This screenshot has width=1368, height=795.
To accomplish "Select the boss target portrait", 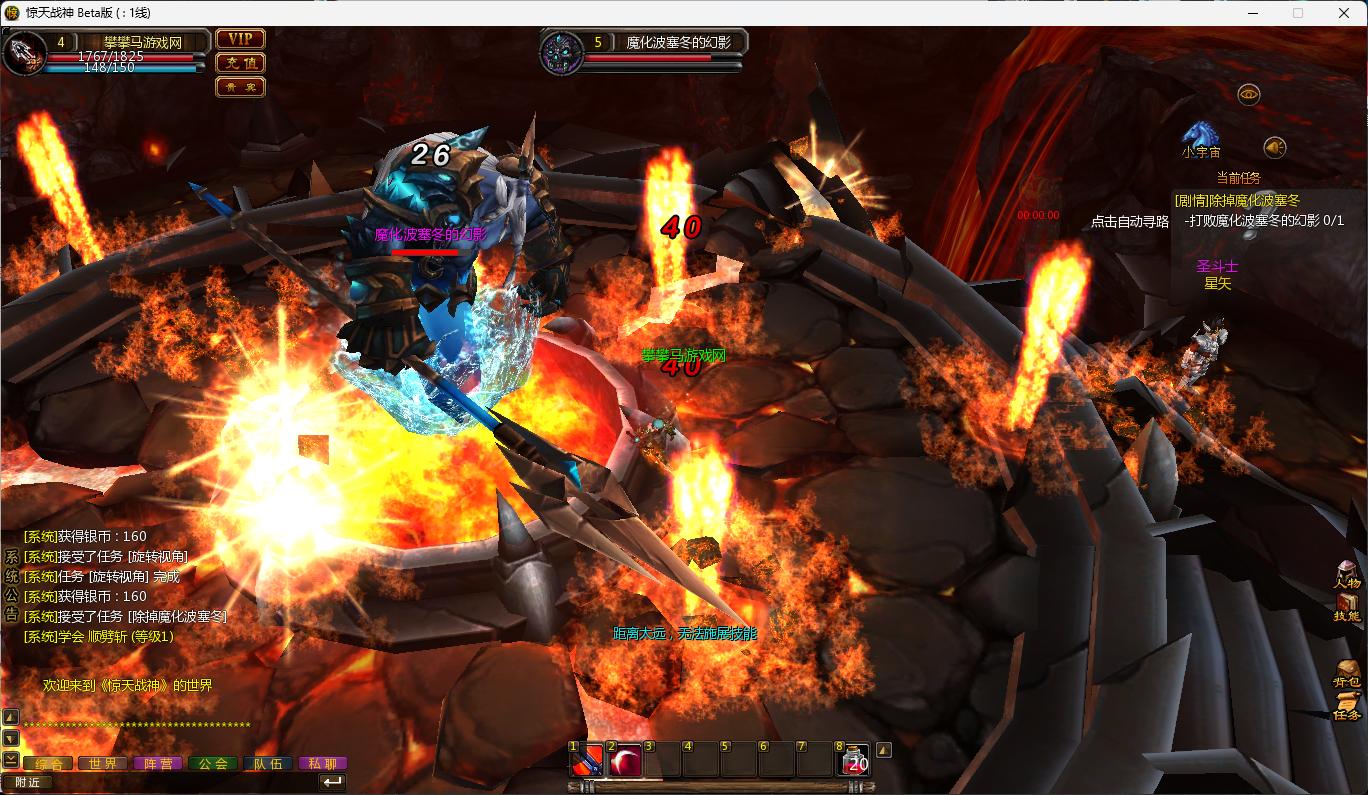I will coord(561,52).
